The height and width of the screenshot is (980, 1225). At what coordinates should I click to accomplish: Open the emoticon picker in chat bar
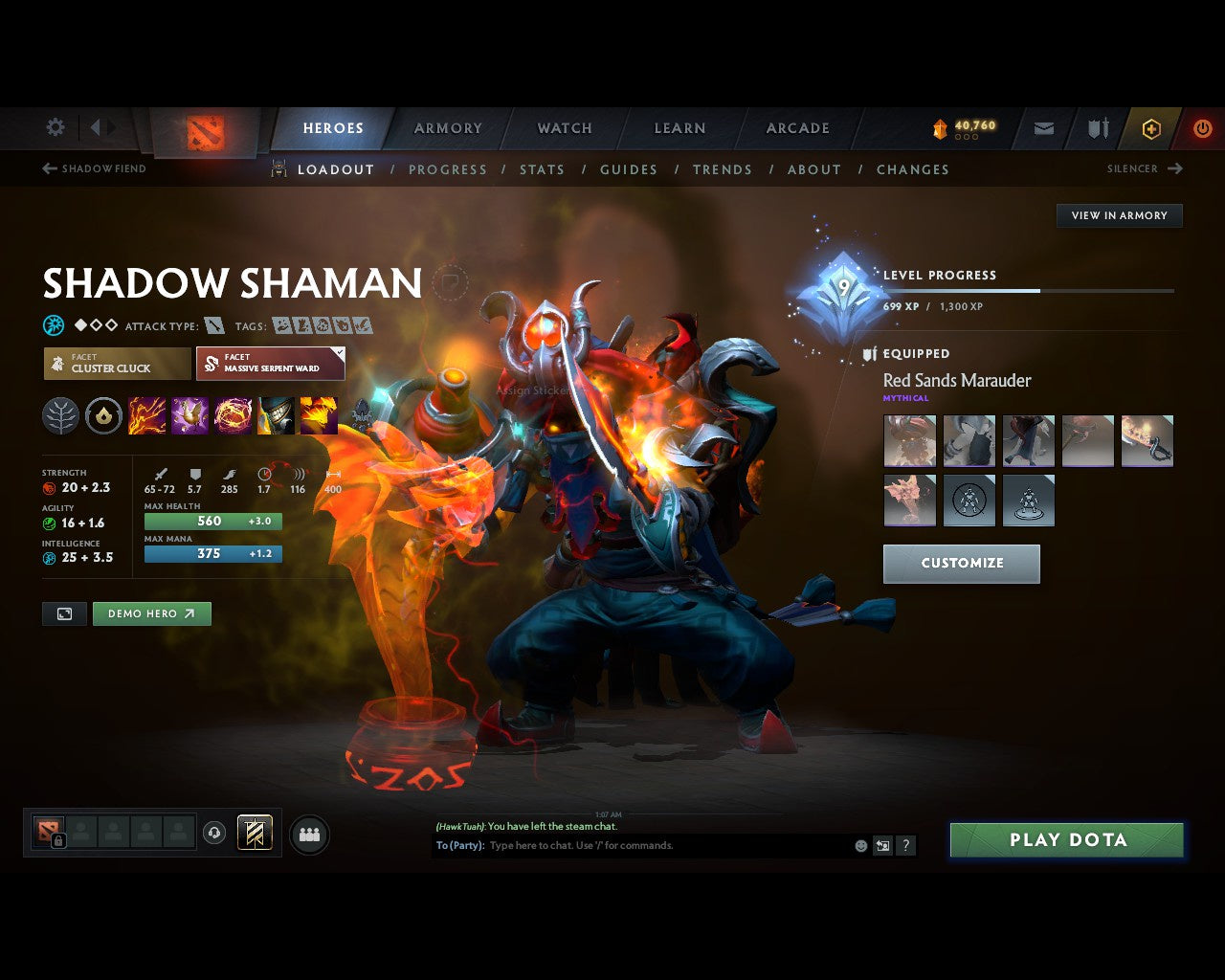tap(858, 845)
